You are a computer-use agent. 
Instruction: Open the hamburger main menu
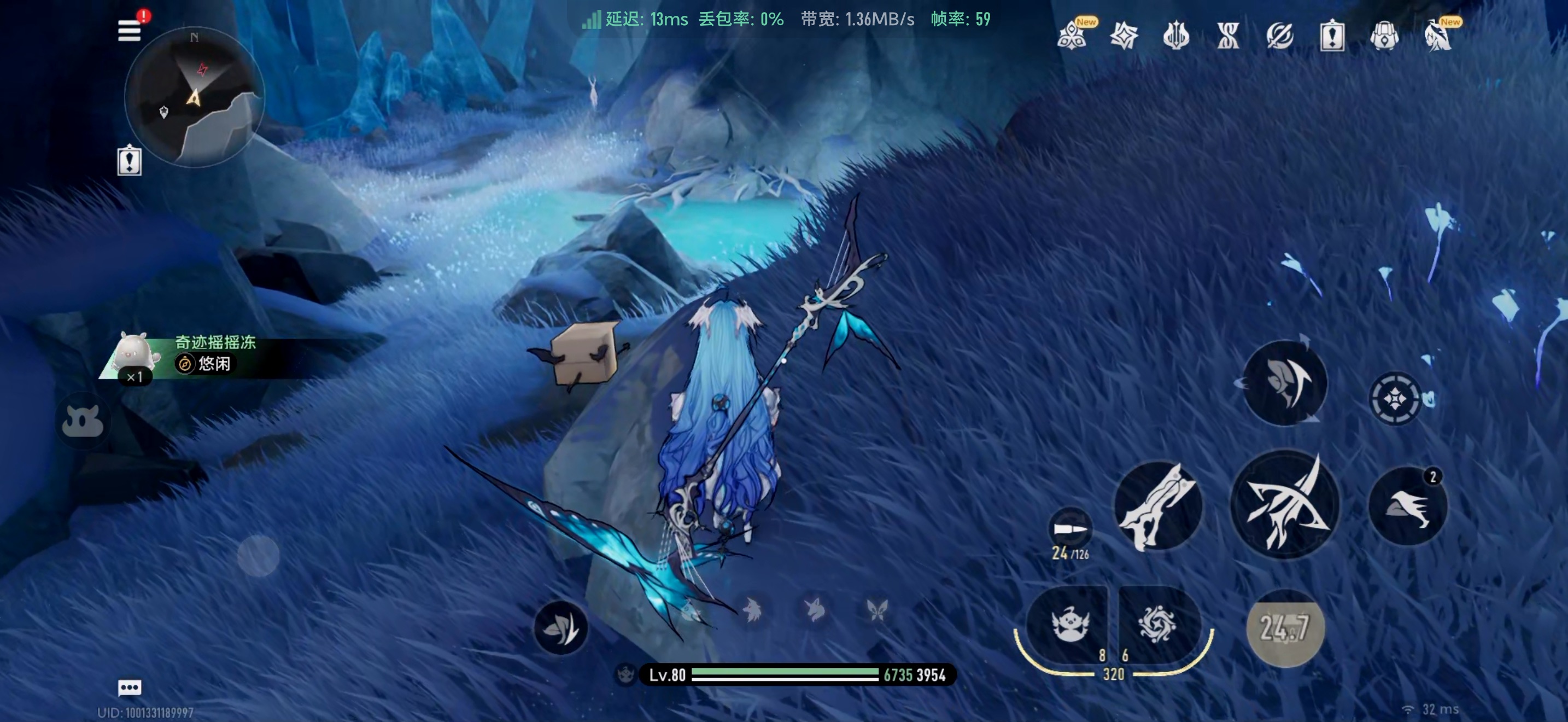point(129,31)
